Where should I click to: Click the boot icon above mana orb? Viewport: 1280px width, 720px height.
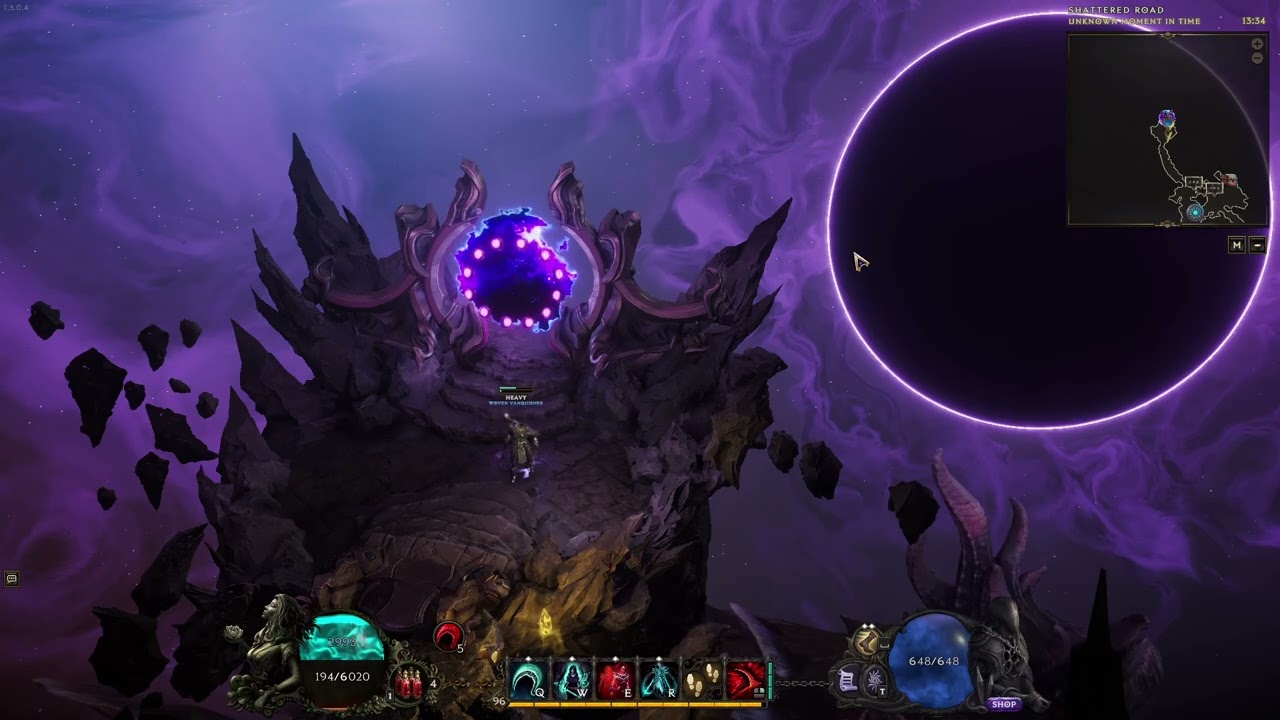(865, 641)
